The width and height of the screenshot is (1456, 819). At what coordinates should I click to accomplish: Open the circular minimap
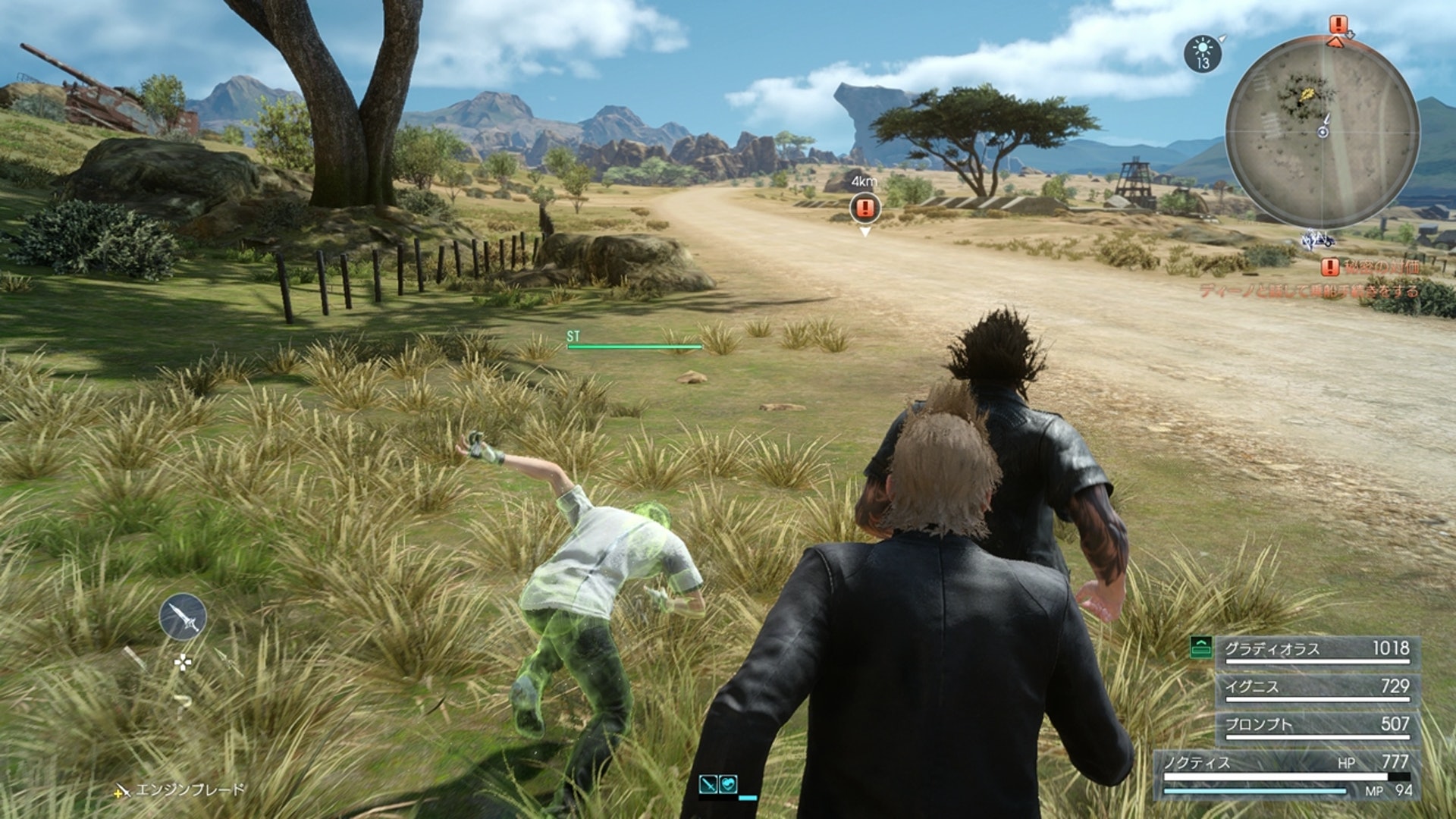pos(1323,131)
